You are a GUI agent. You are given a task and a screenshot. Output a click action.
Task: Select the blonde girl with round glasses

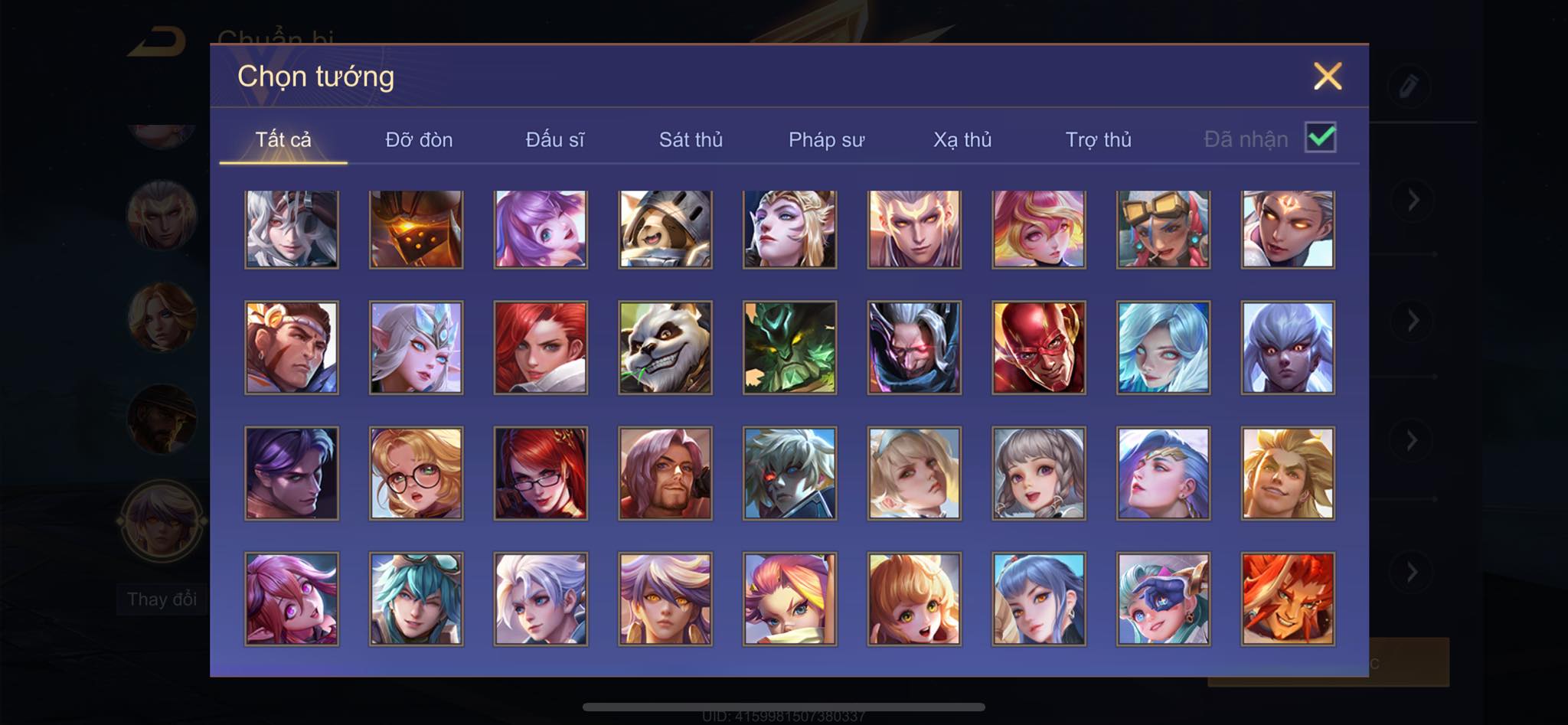pos(416,473)
